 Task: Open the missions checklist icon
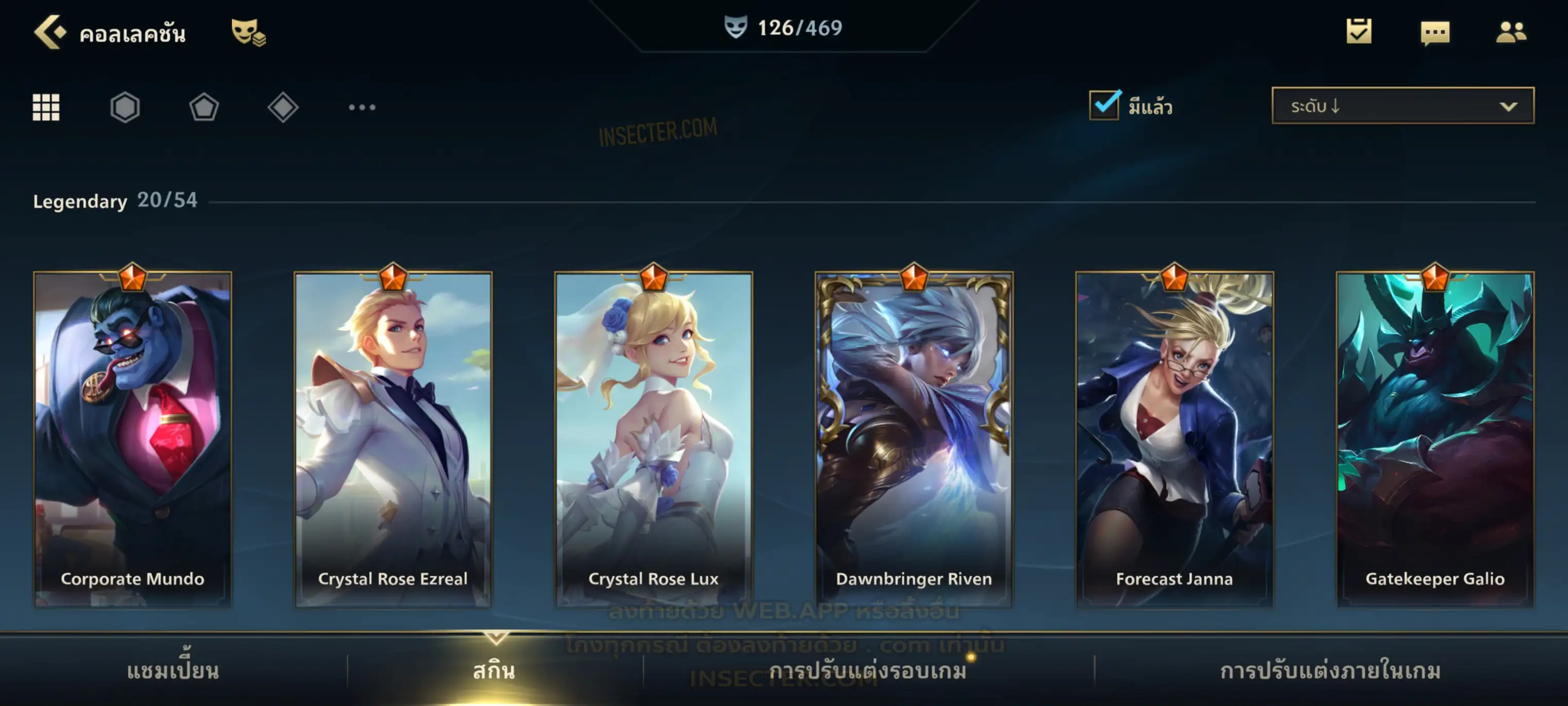point(1359,32)
